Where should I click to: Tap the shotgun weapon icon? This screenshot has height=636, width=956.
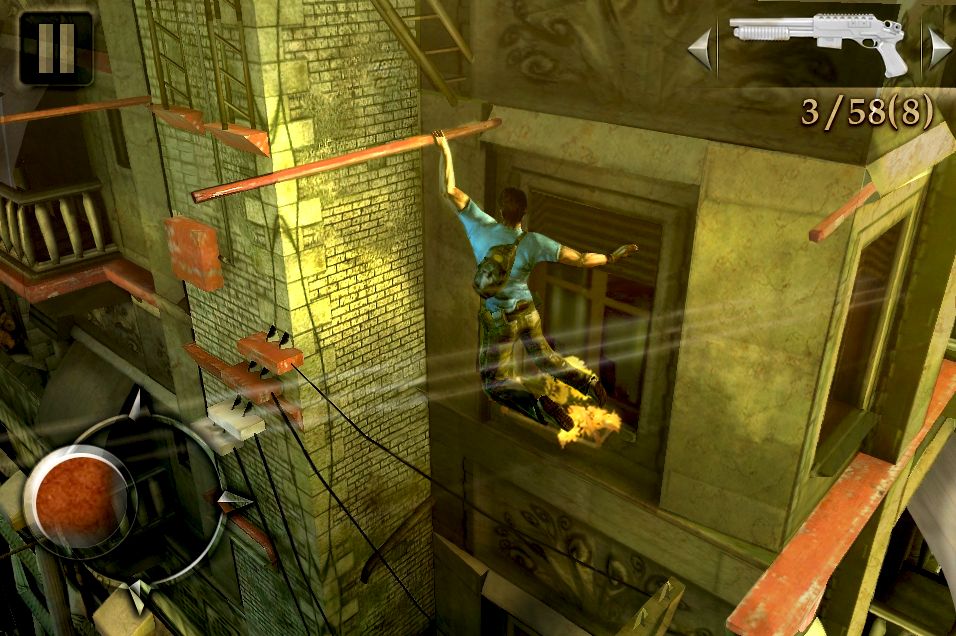[819, 41]
